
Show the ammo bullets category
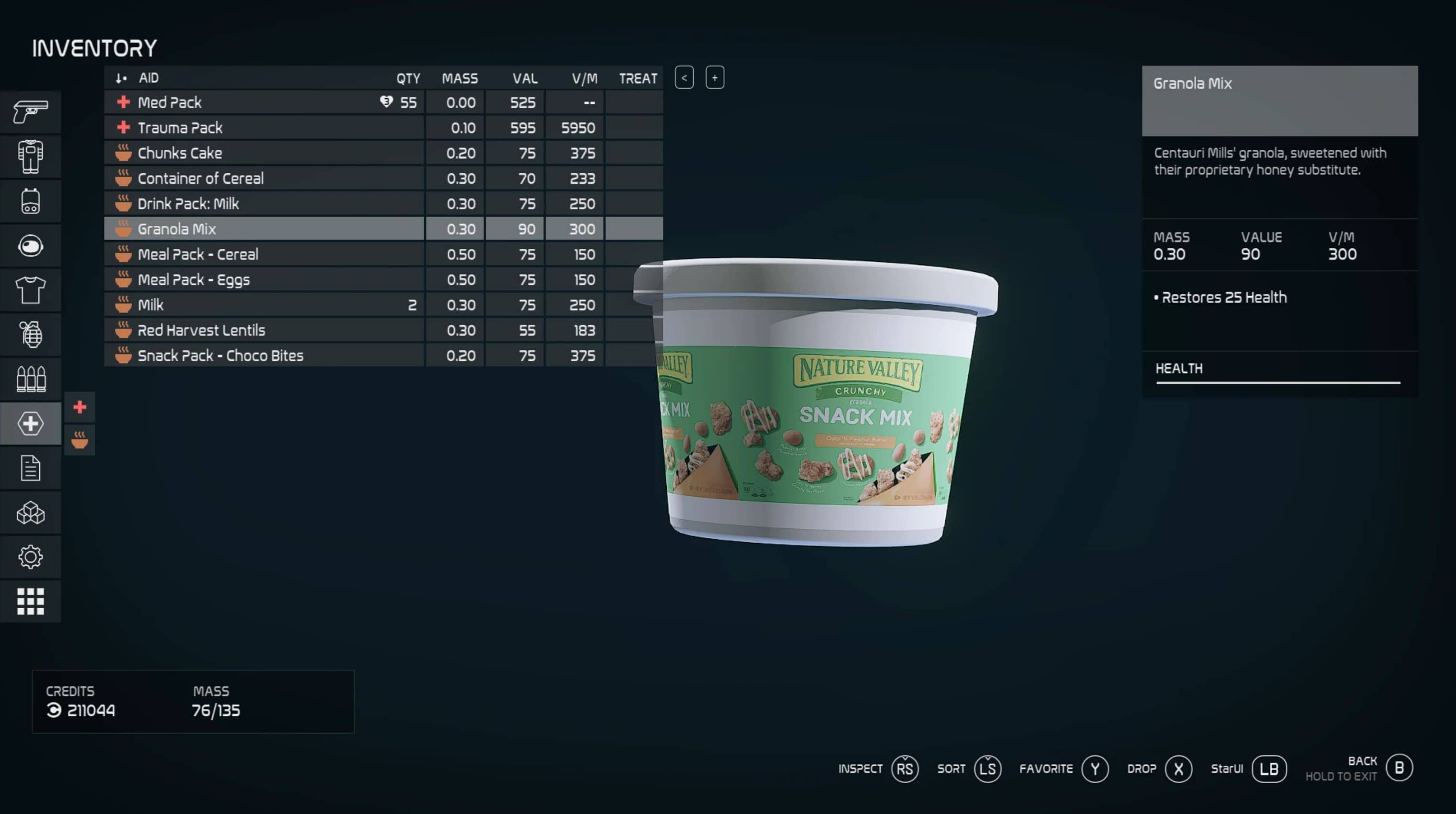point(31,379)
